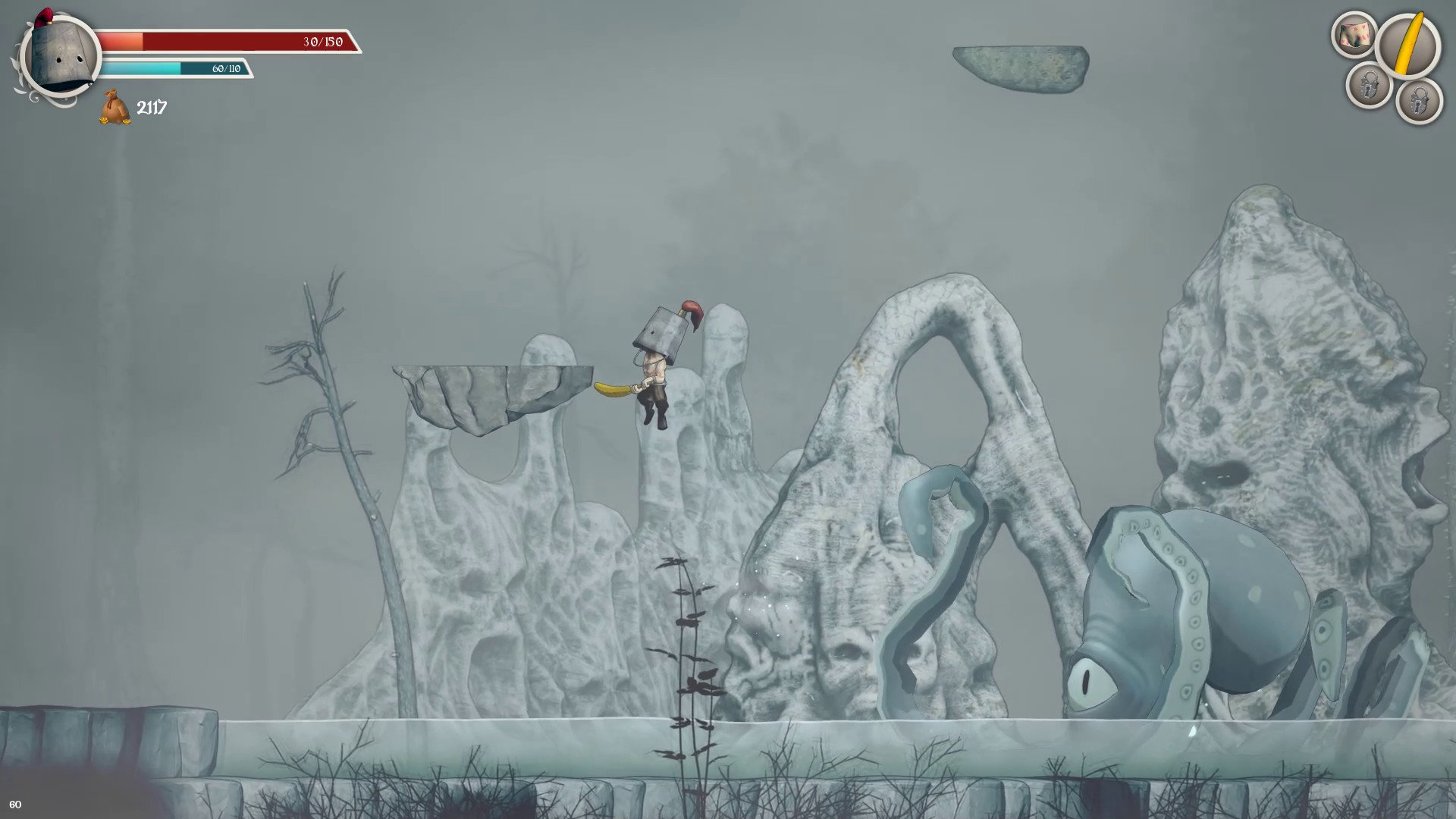Open the gold pouch icon

(x=115, y=107)
